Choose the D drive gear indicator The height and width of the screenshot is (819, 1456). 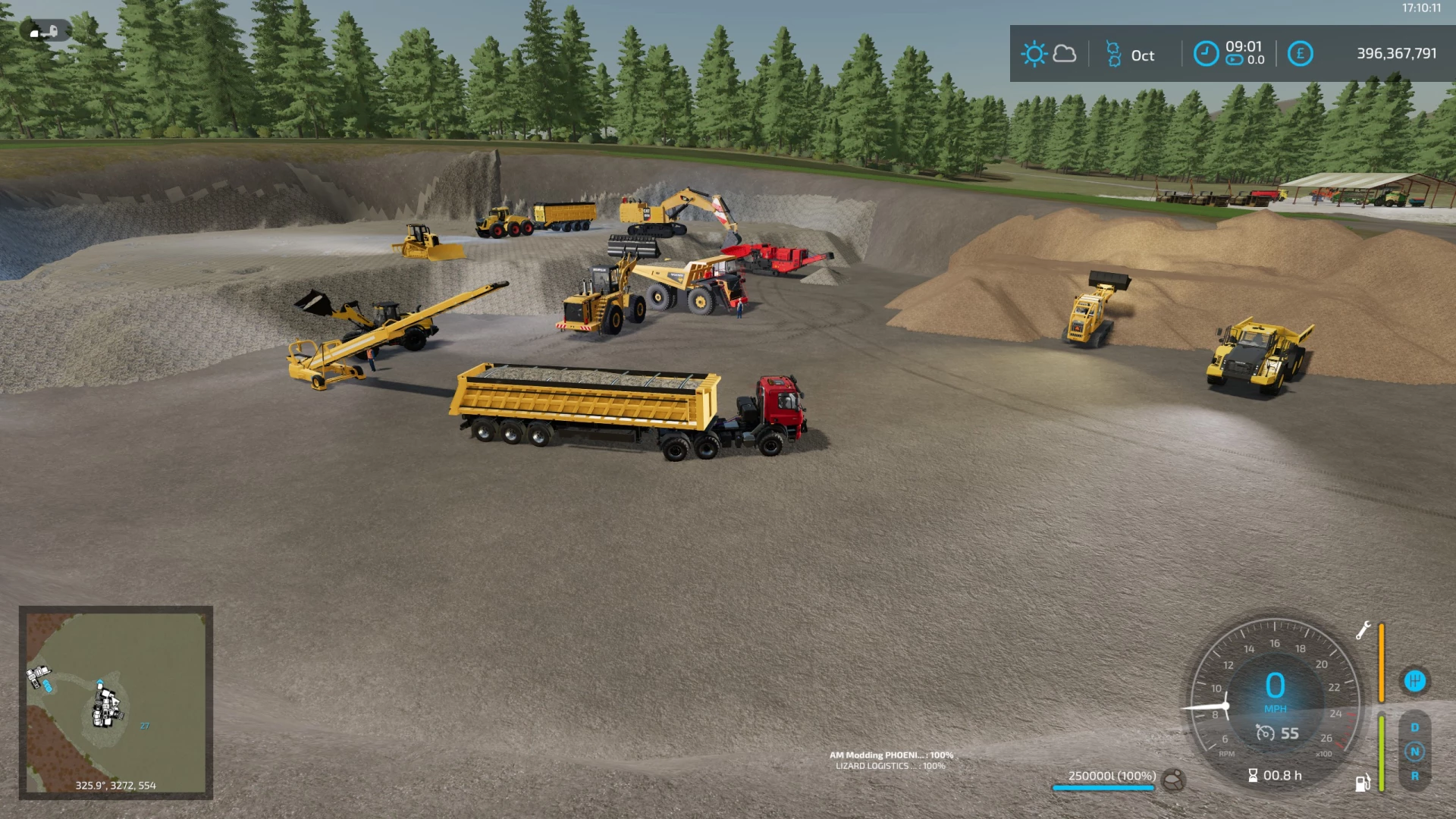[x=1414, y=727]
